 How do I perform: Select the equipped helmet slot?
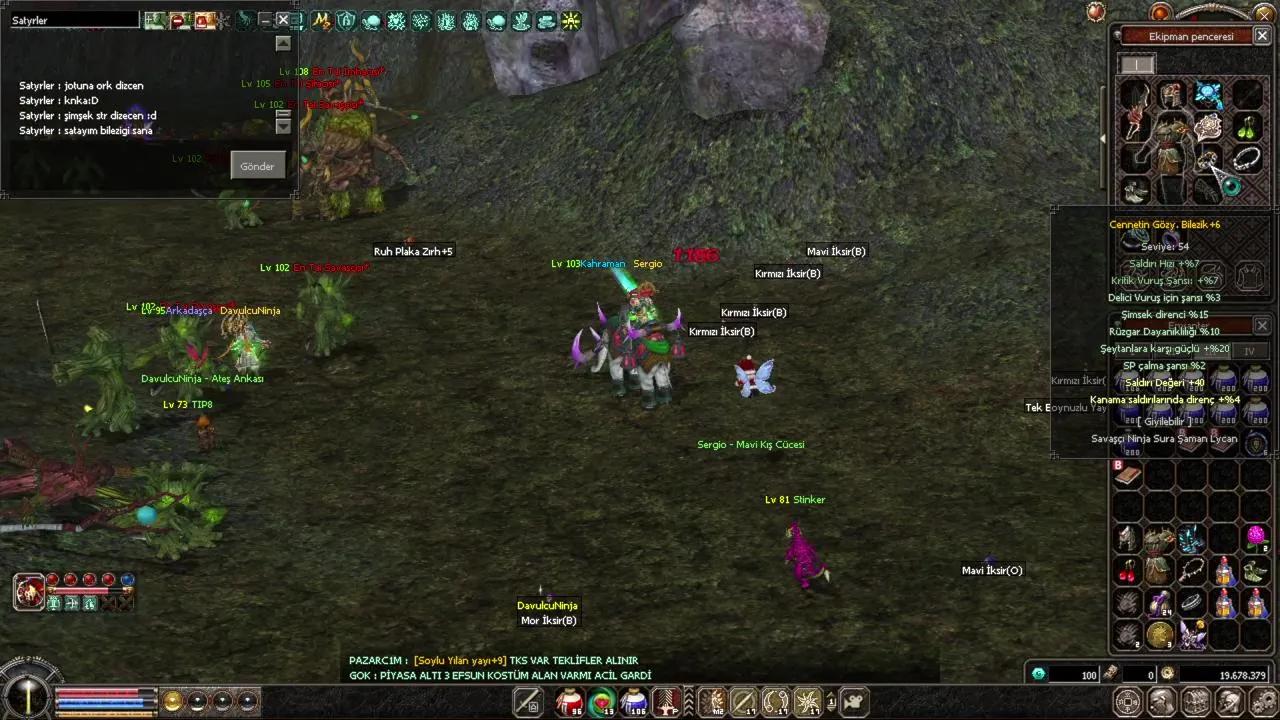click(x=1170, y=95)
